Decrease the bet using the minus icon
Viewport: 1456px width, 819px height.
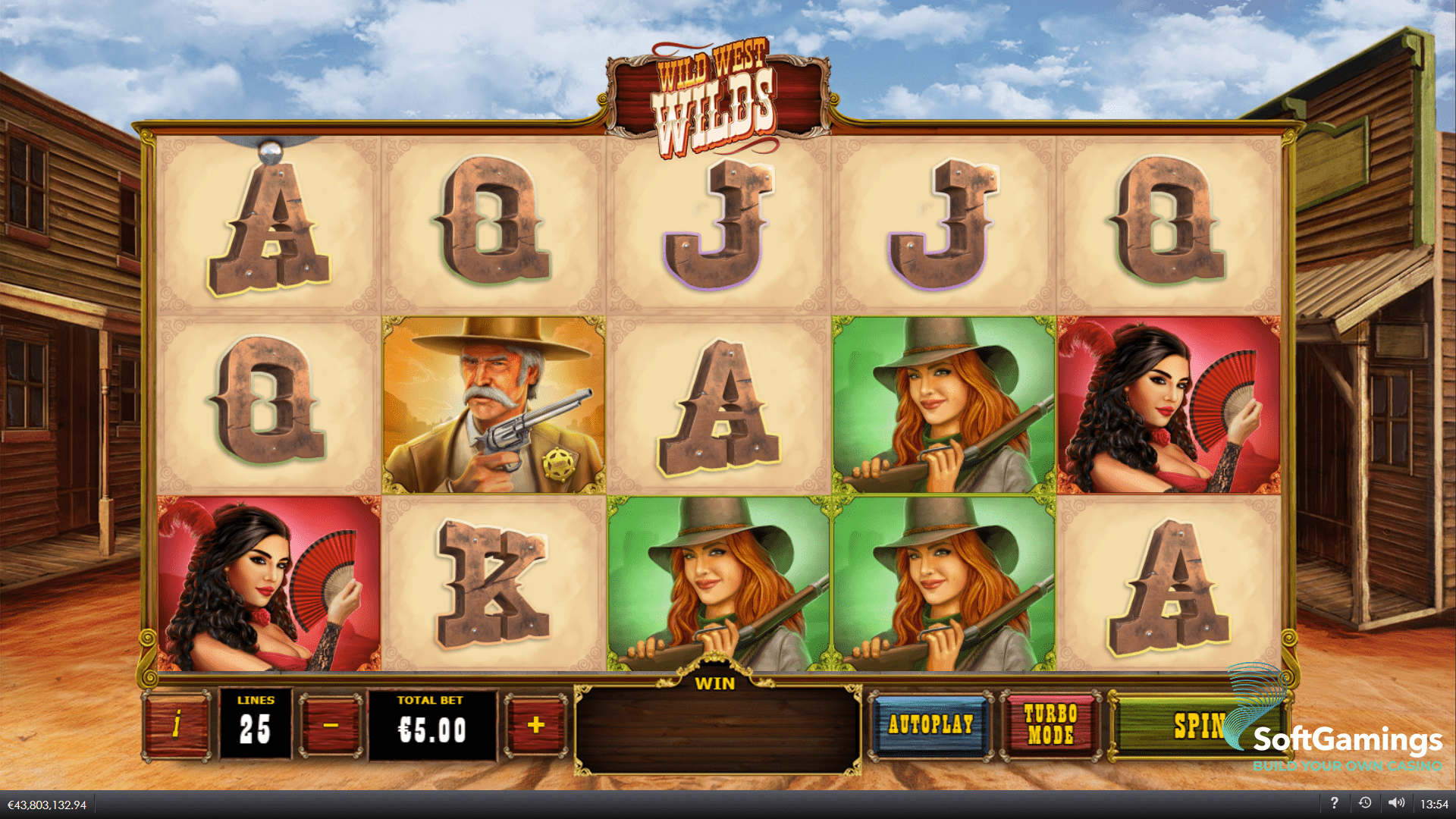click(329, 724)
